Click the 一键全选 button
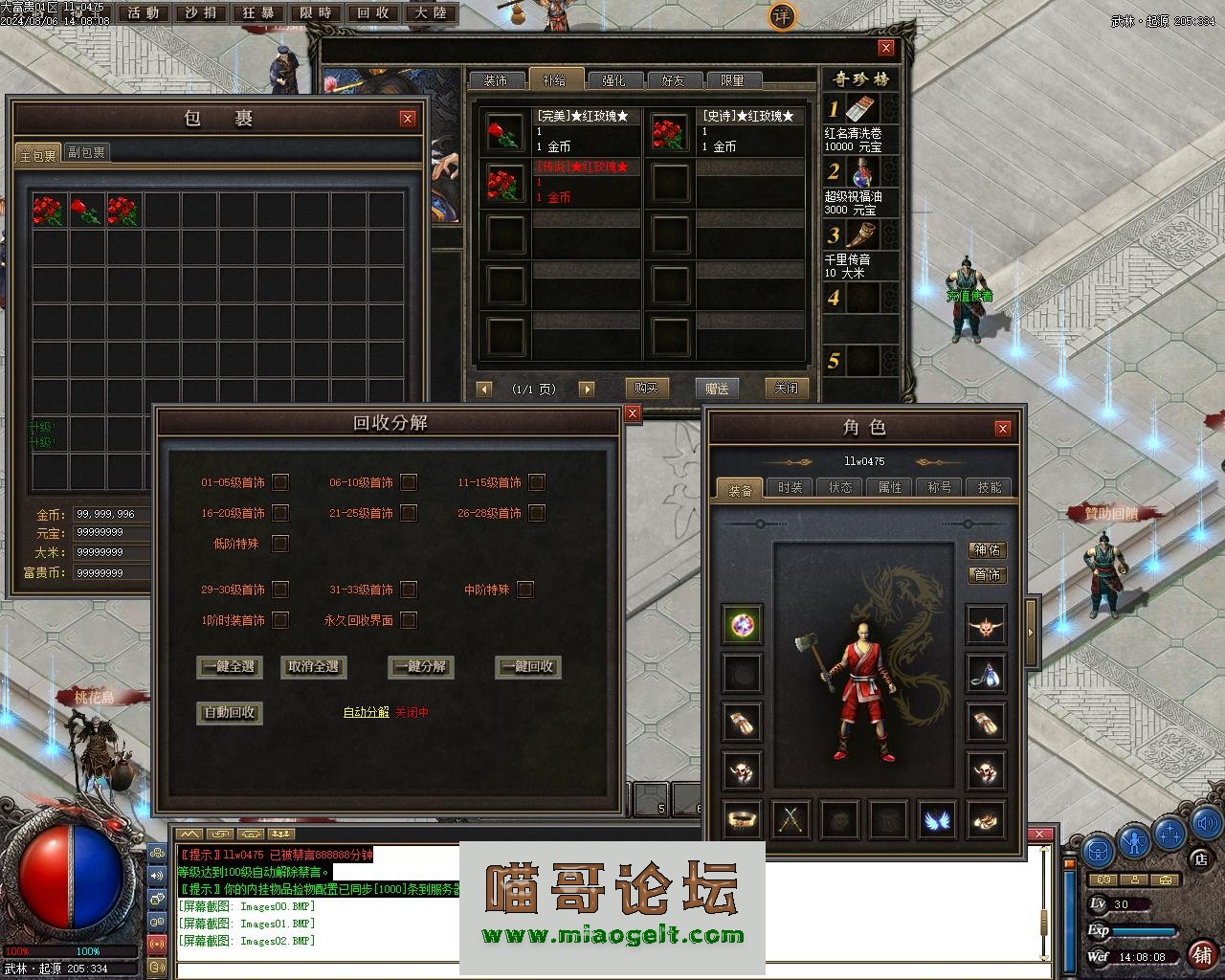This screenshot has width=1225, height=980. coord(230,667)
